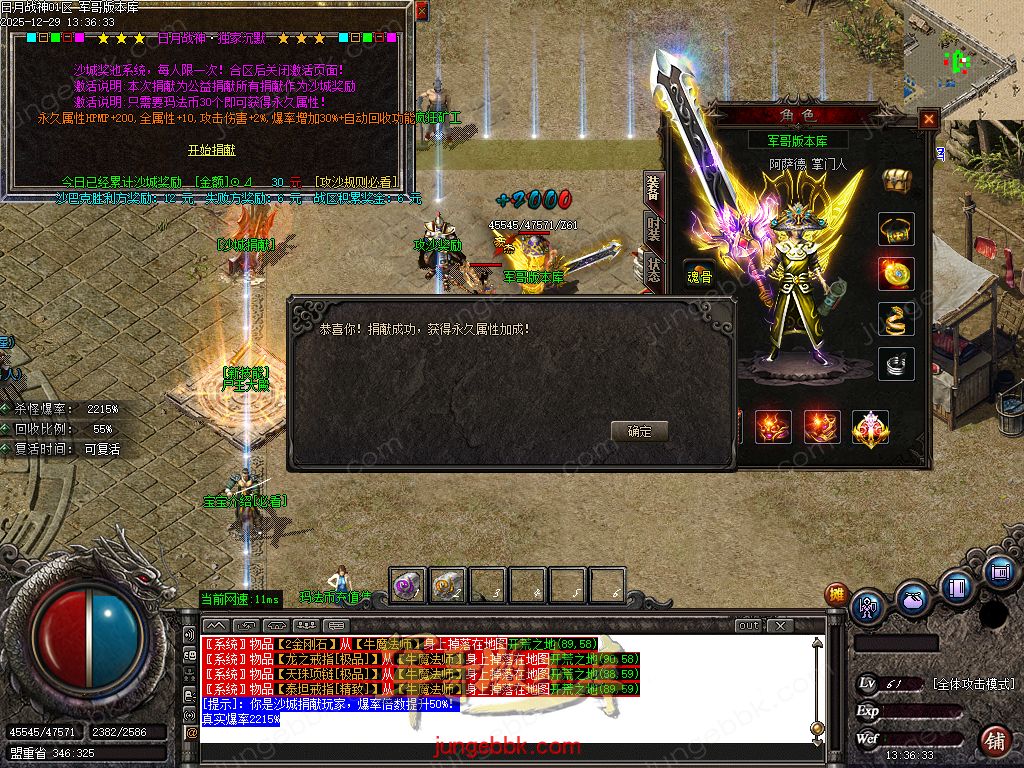Click the 开始捐献 start donation link

coord(212,150)
